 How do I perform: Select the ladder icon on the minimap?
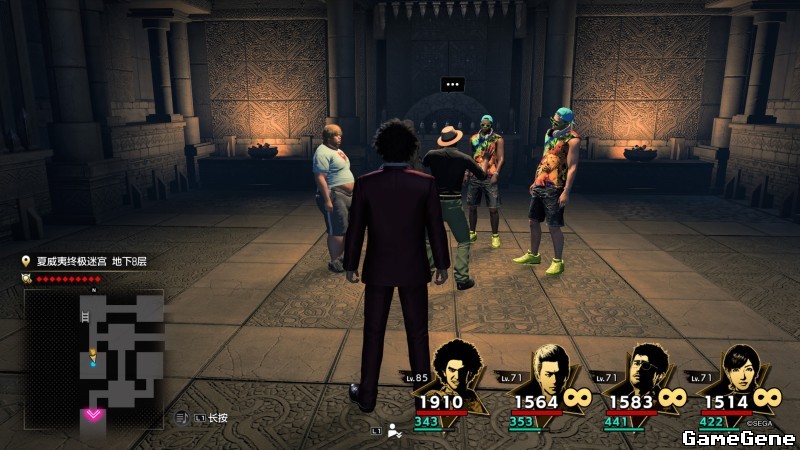pos(85,317)
